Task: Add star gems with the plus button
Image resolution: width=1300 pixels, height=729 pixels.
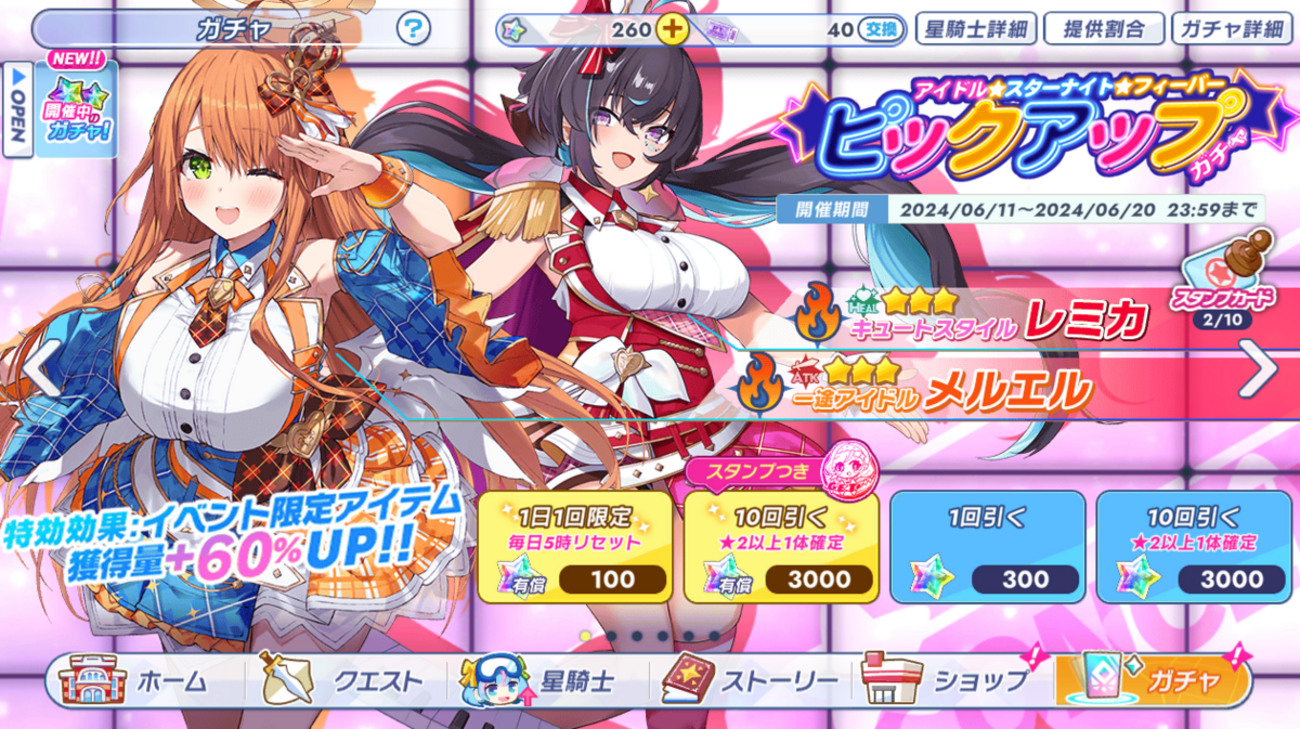Action: click(673, 29)
